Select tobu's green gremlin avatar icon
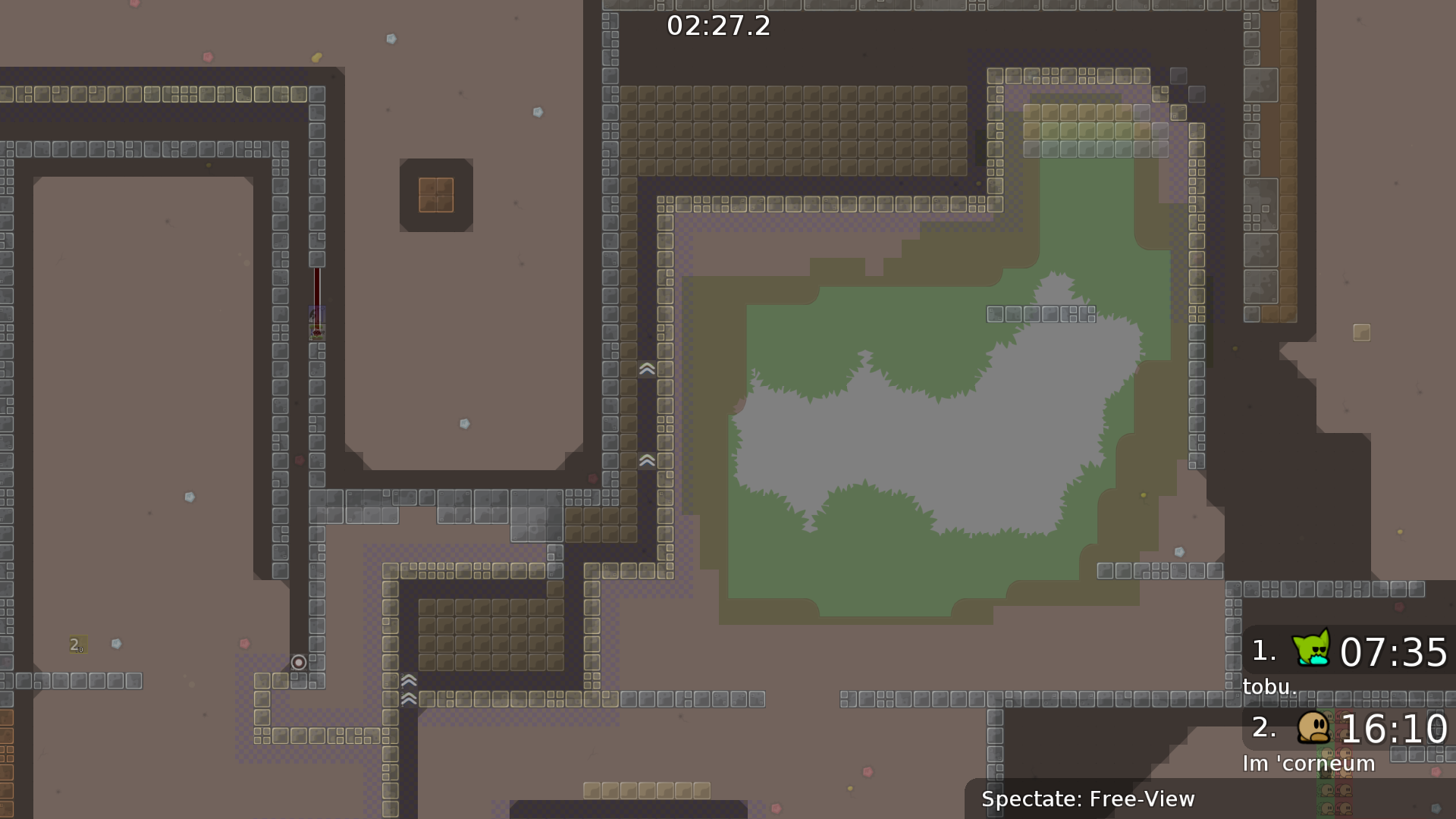 (x=1311, y=651)
